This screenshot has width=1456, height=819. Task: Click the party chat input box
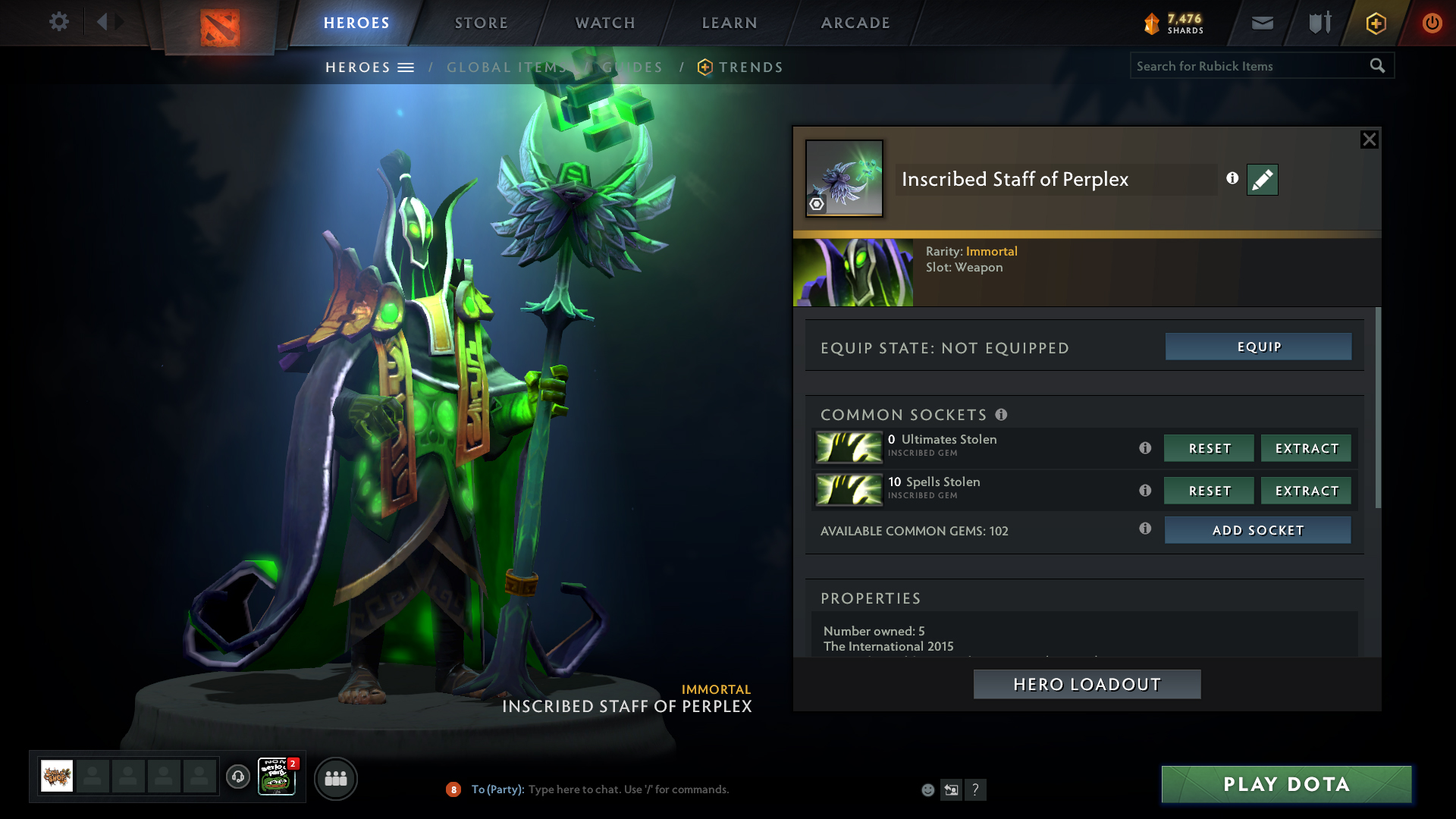629,789
